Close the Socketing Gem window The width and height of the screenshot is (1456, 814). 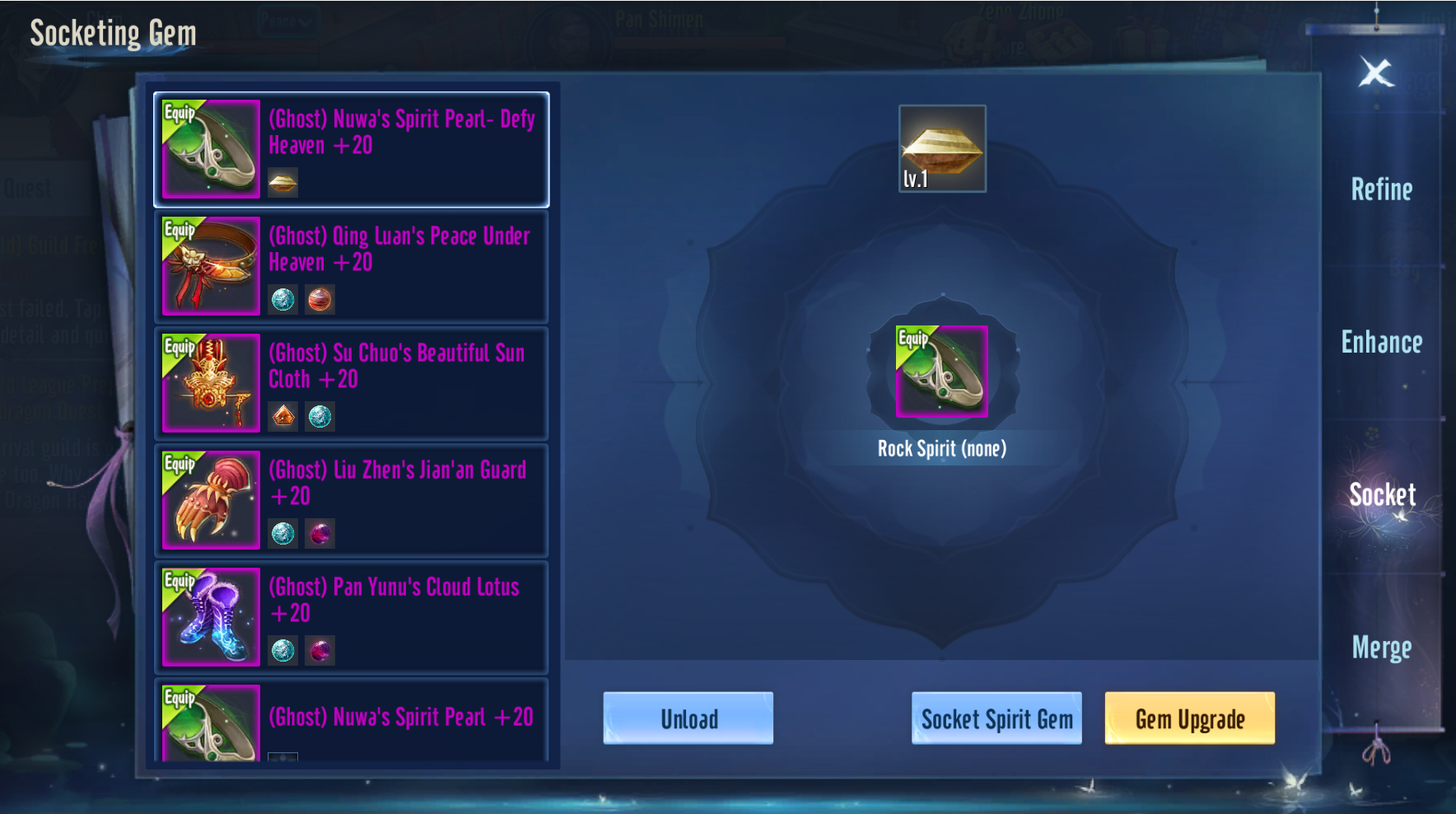tap(1375, 73)
